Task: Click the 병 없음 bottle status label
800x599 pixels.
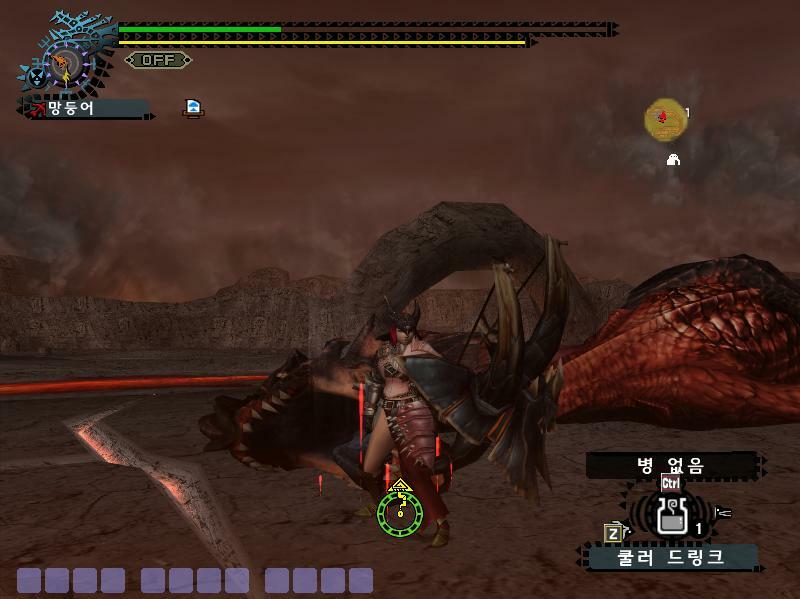Action: pyautogui.click(x=671, y=465)
